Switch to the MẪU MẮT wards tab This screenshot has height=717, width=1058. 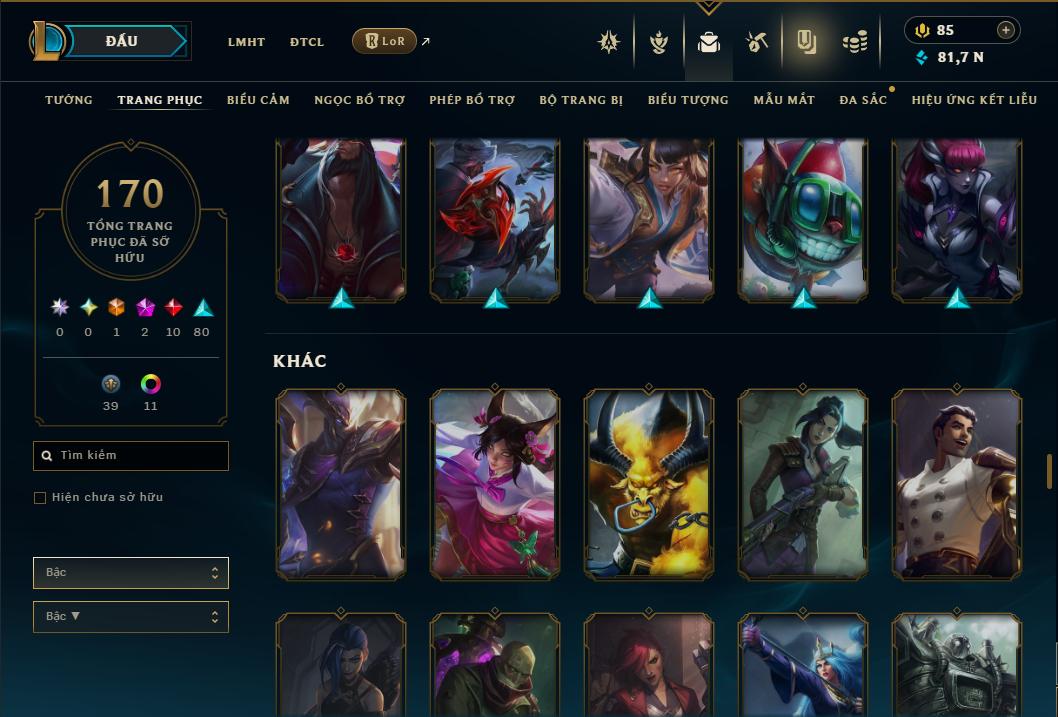784,100
